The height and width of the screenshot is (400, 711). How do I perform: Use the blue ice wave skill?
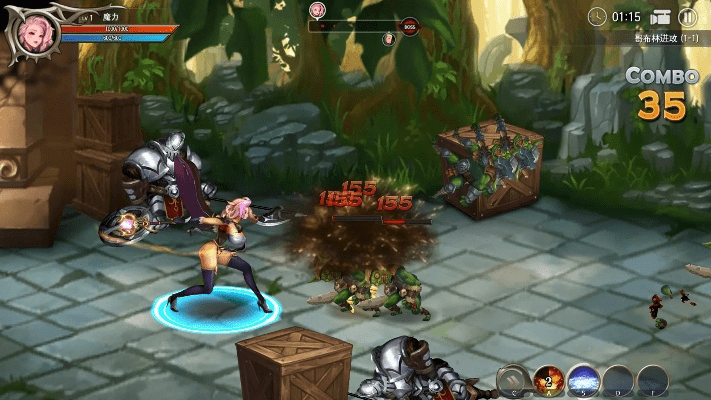[583, 380]
